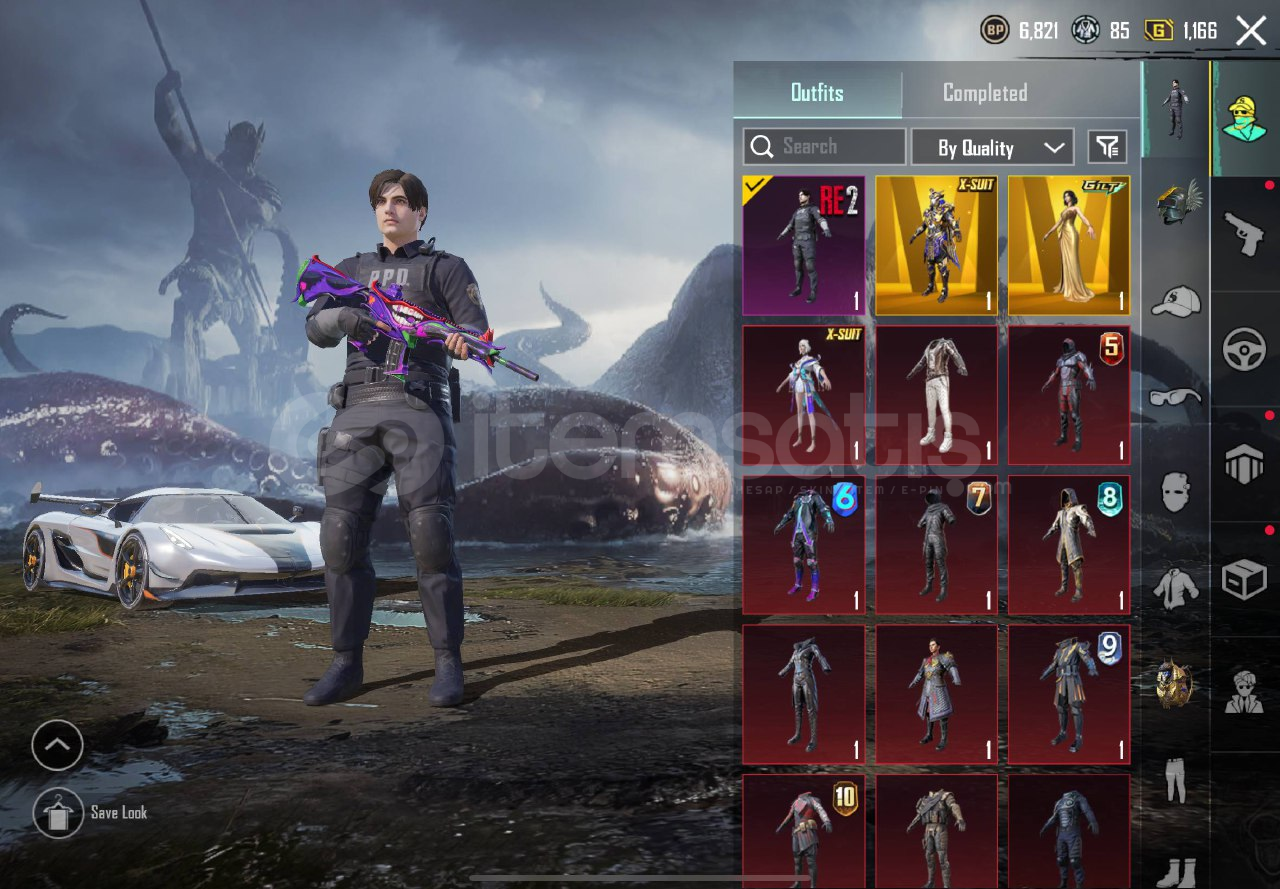Expand the up-arrow circle button
The width and height of the screenshot is (1280, 889).
click(57, 744)
